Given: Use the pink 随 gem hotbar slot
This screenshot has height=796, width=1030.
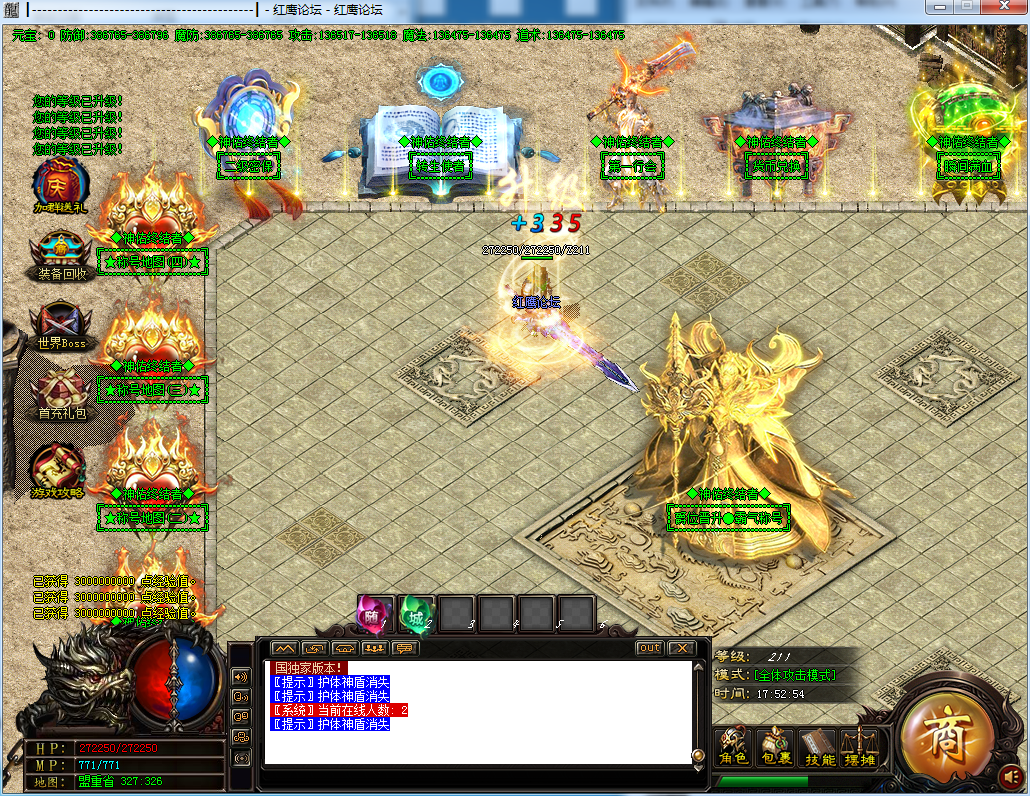Looking at the screenshot, I should 375,614.
